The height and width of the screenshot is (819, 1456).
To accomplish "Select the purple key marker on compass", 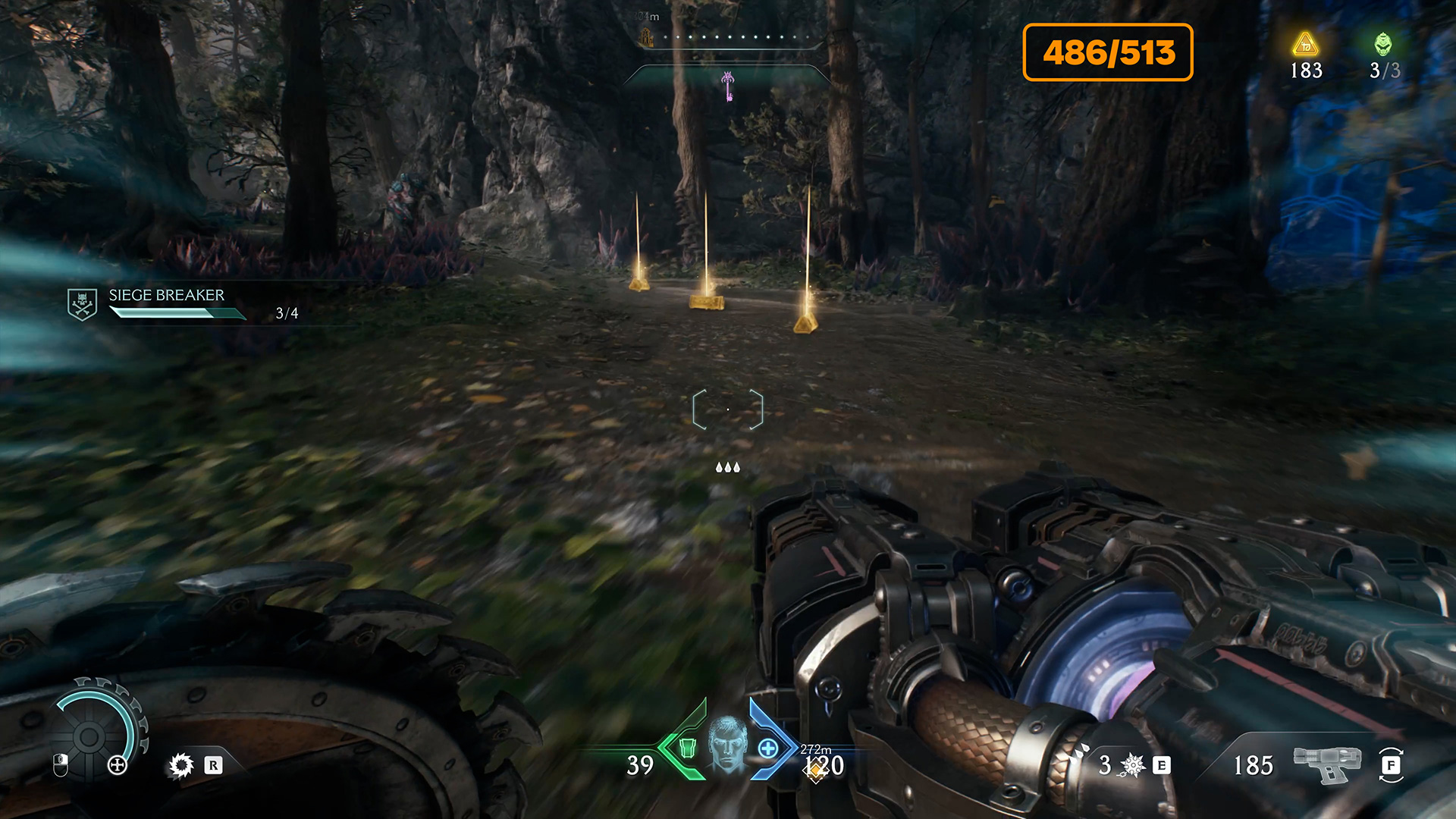I will pos(728,86).
